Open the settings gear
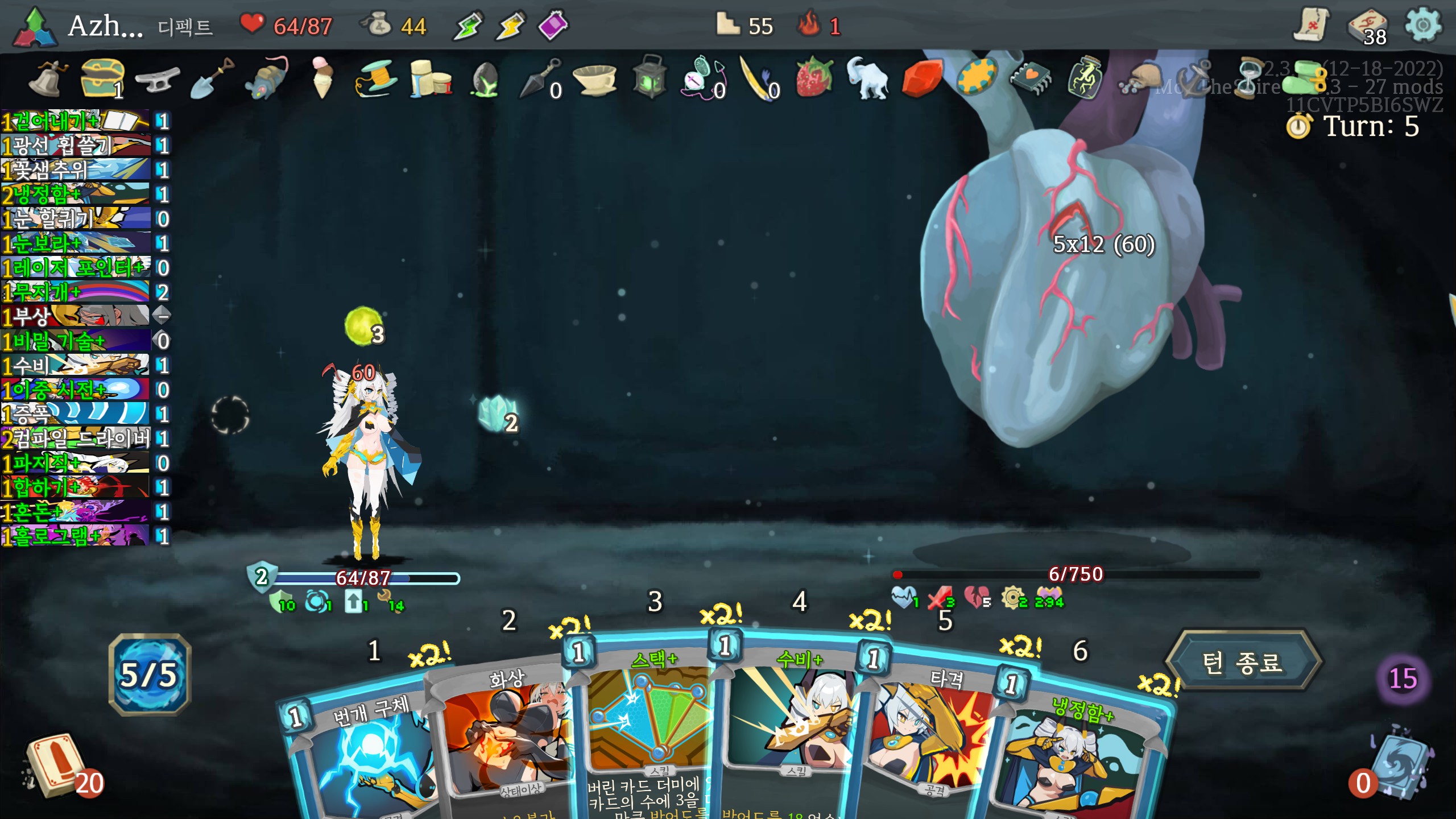 1423,25
